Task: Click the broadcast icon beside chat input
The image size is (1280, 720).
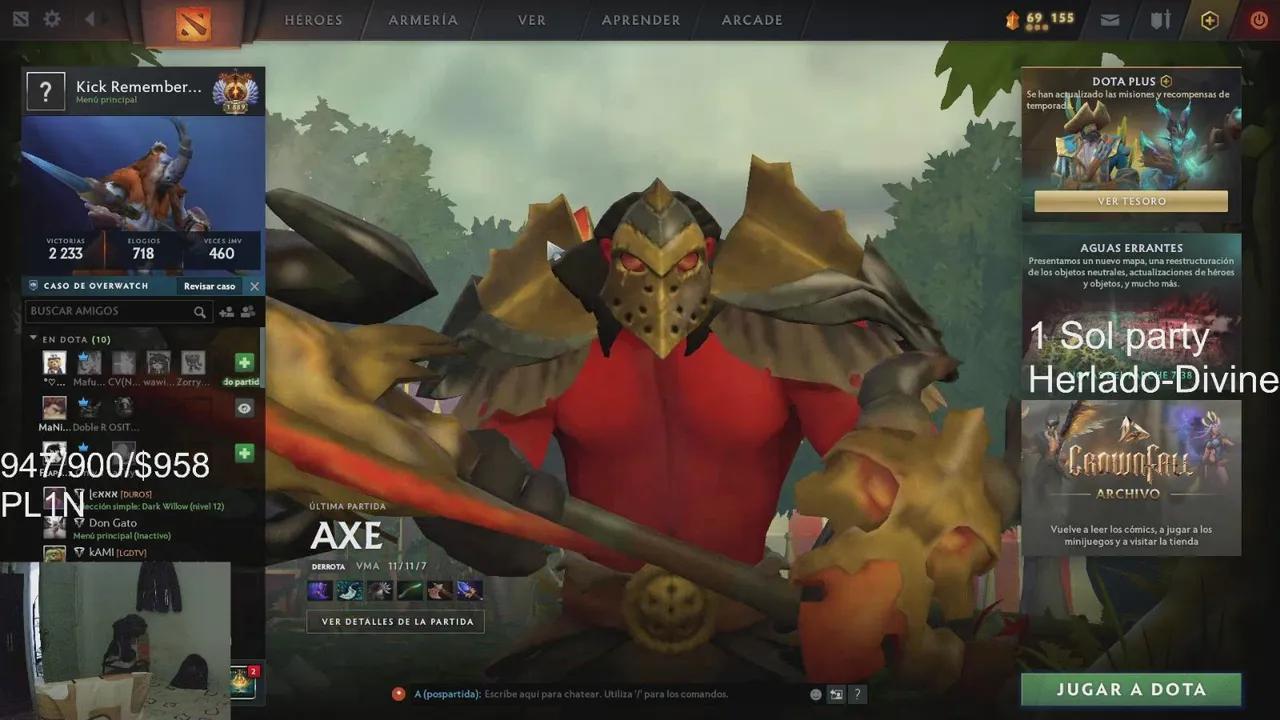Action: pos(836,694)
